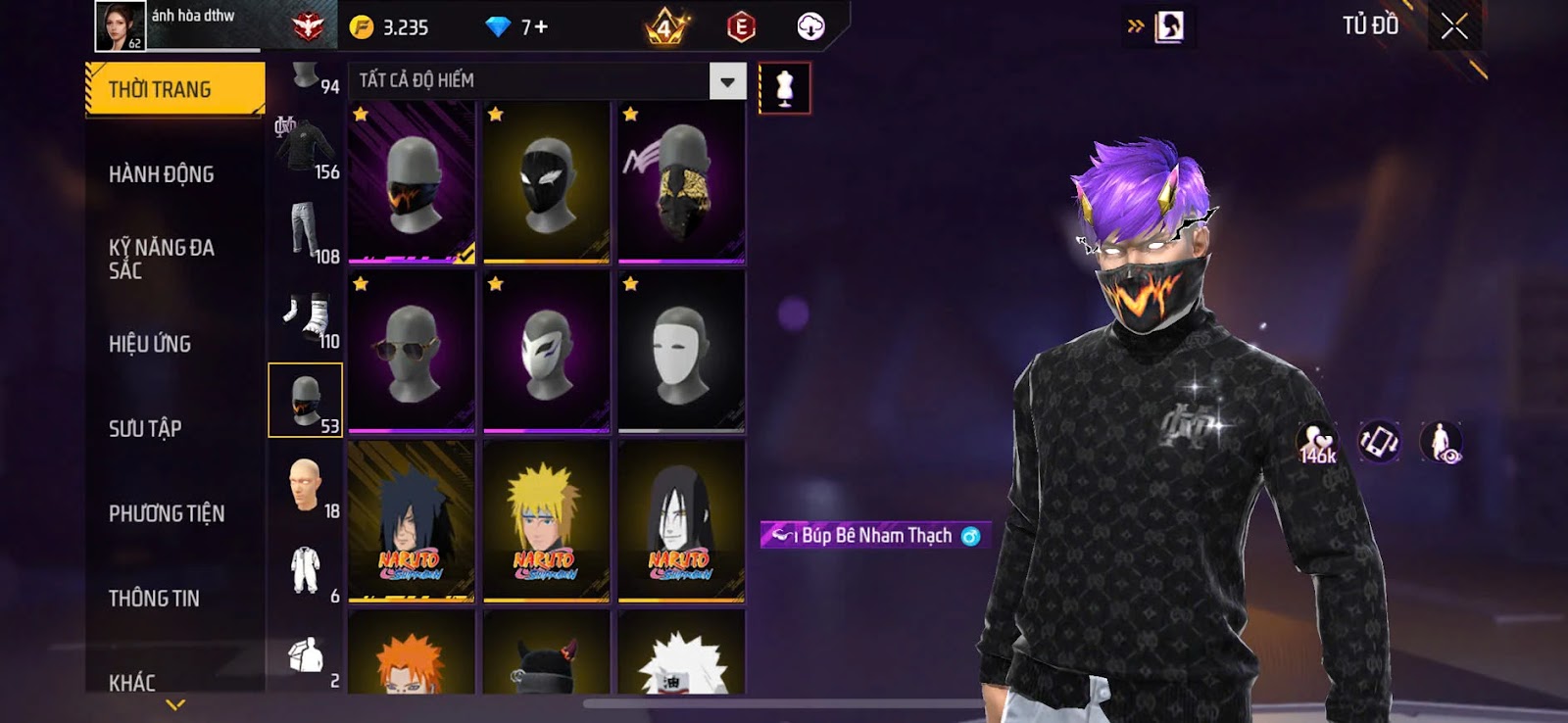Select the KỸ NĂNG ĐA SẮC tab
This screenshot has width=1568, height=723.
[x=162, y=259]
